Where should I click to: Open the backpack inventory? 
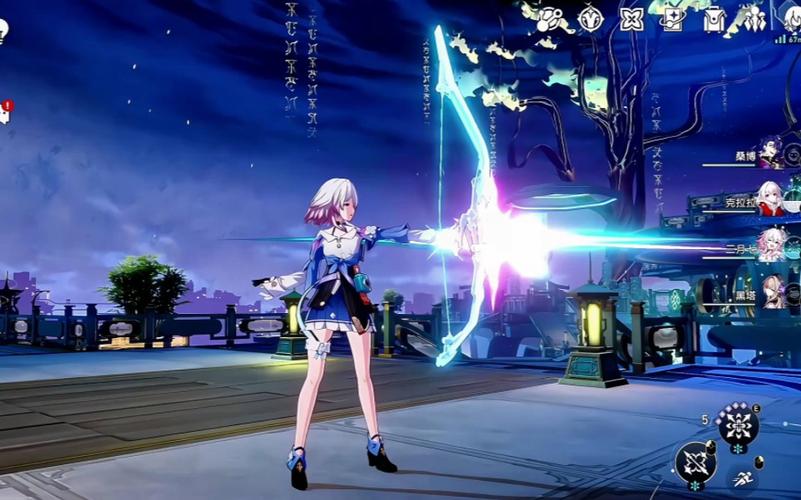(714, 18)
